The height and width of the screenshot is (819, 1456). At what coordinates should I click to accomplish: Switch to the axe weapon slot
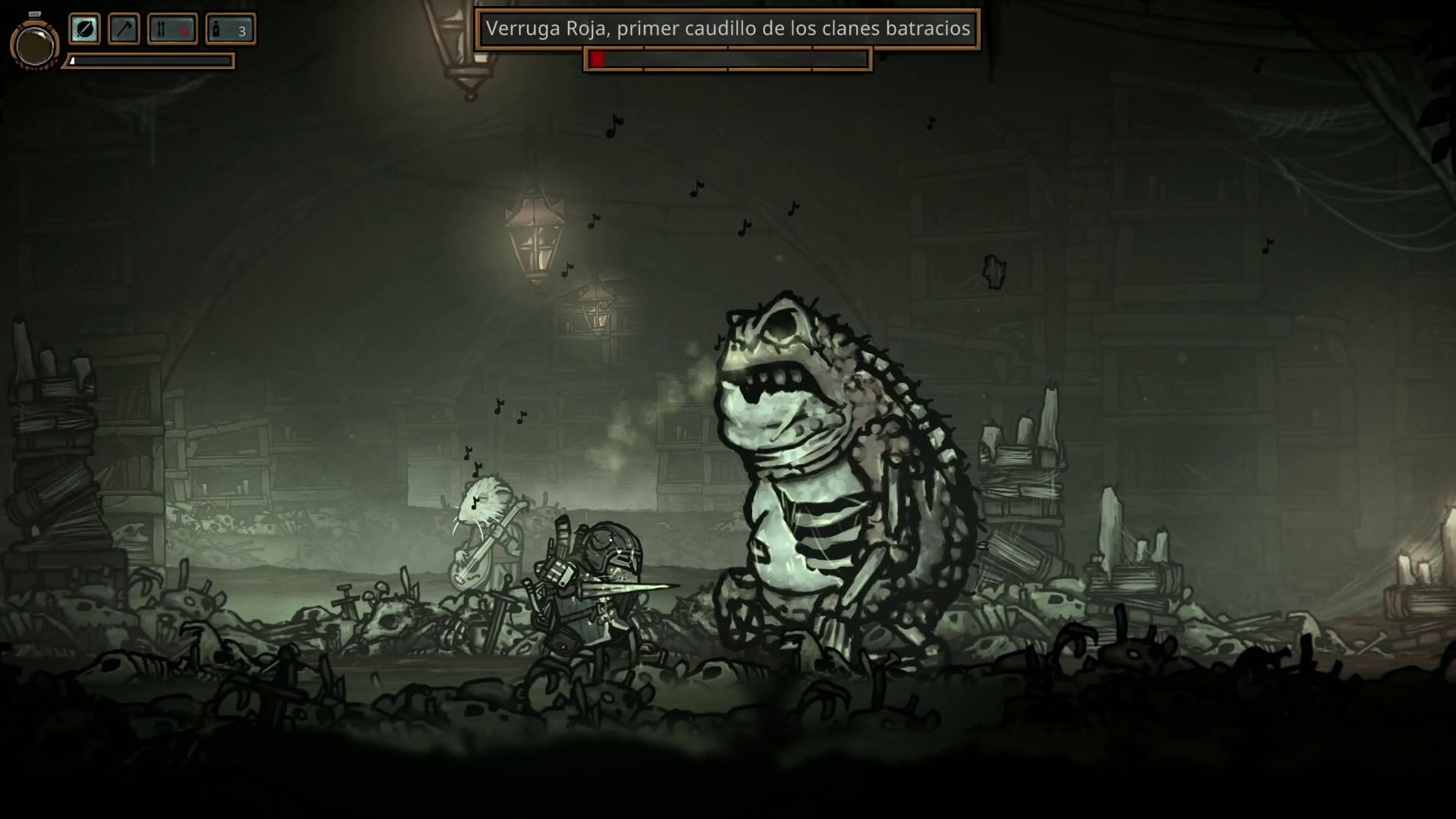[x=124, y=30]
